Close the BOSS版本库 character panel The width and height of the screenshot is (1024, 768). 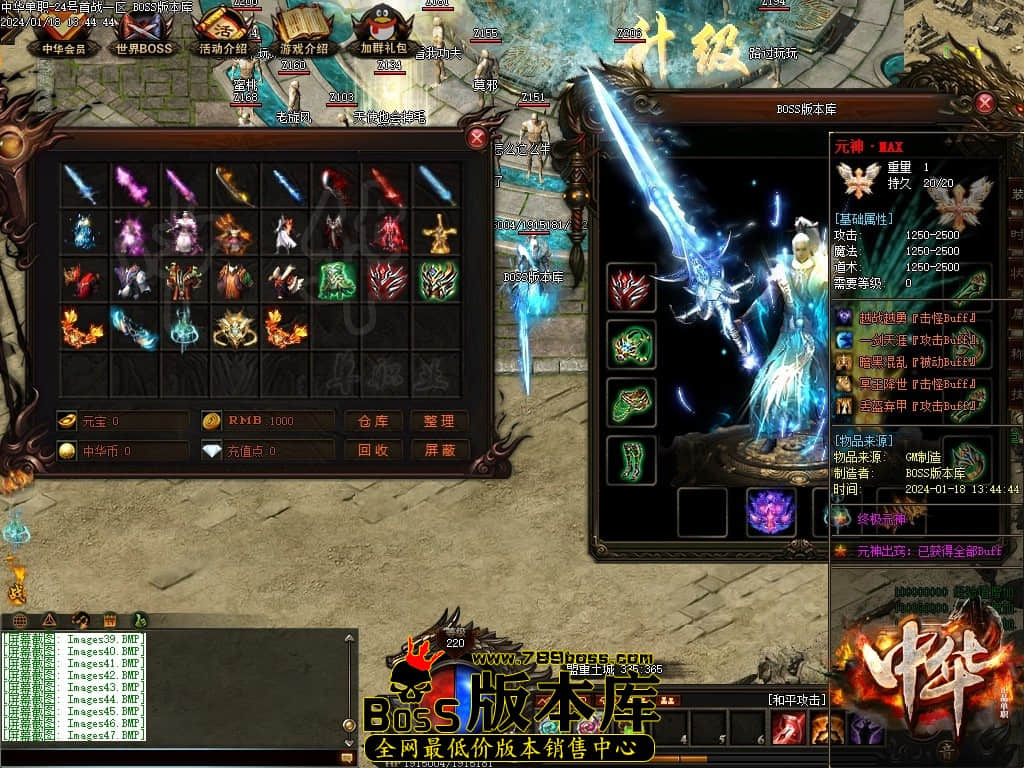pos(985,102)
